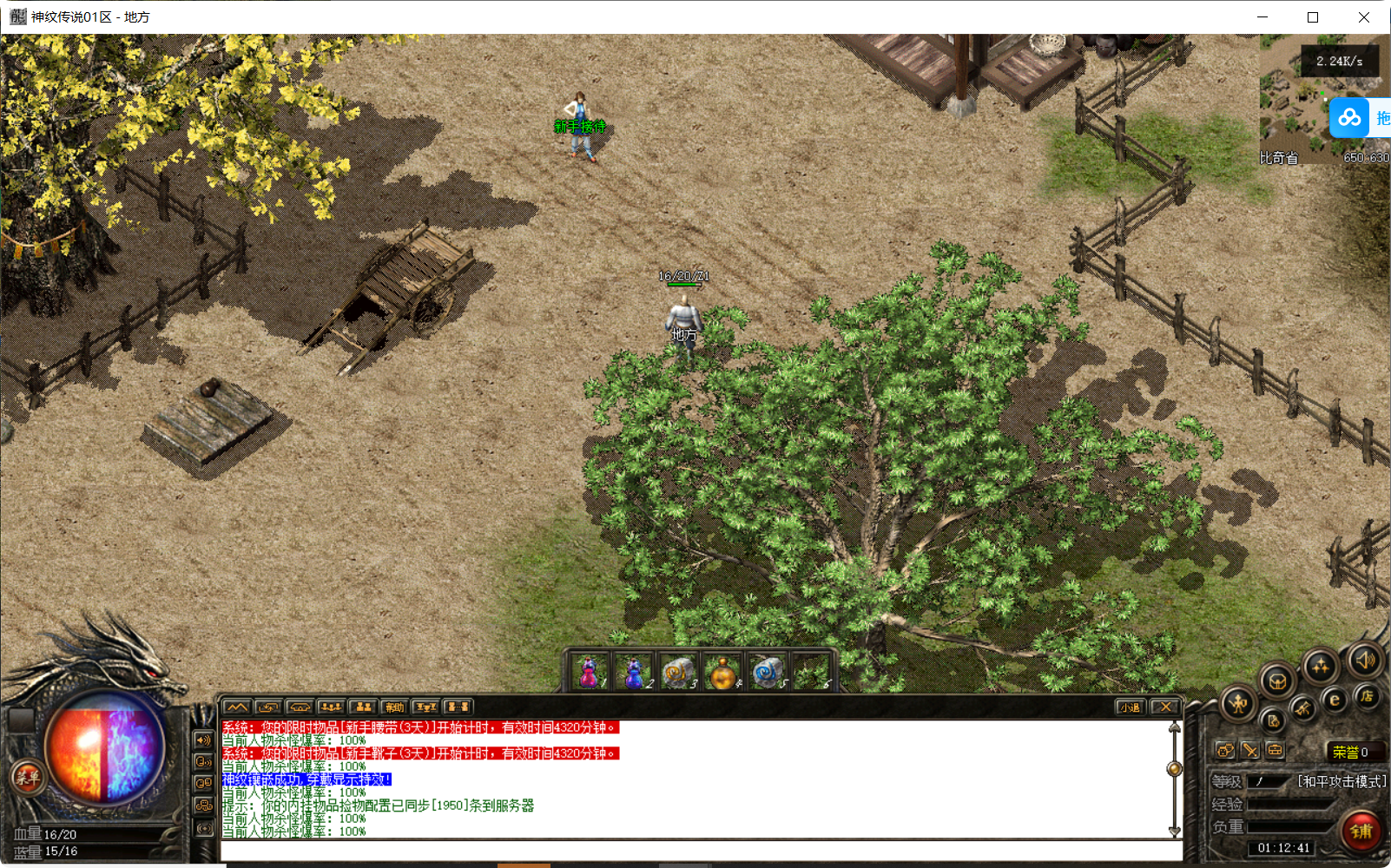Select the sword icon near the 荣誉 counter
The height and width of the screenshot is (868, 1391).
1251,752
